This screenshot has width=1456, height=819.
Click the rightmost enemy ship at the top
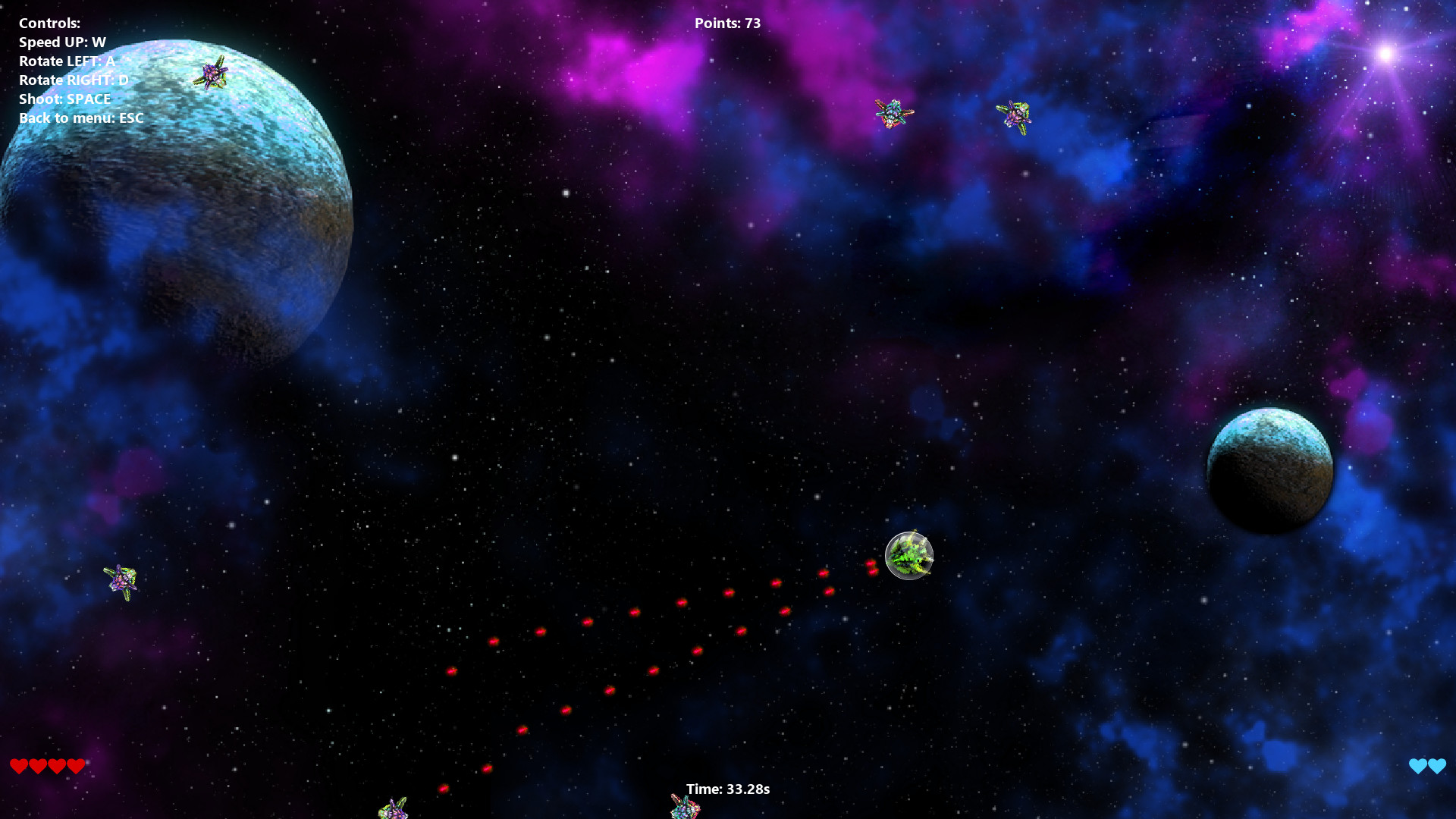coord(1016,115)
